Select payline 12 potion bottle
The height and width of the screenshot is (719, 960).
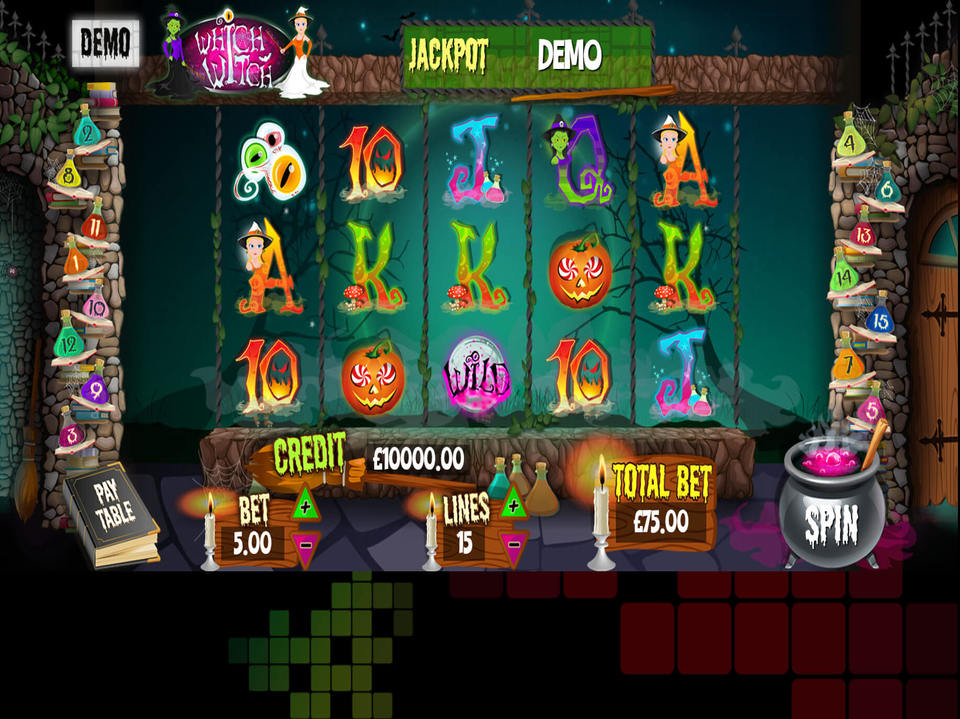pyautogui.click(x=69, y=344)
